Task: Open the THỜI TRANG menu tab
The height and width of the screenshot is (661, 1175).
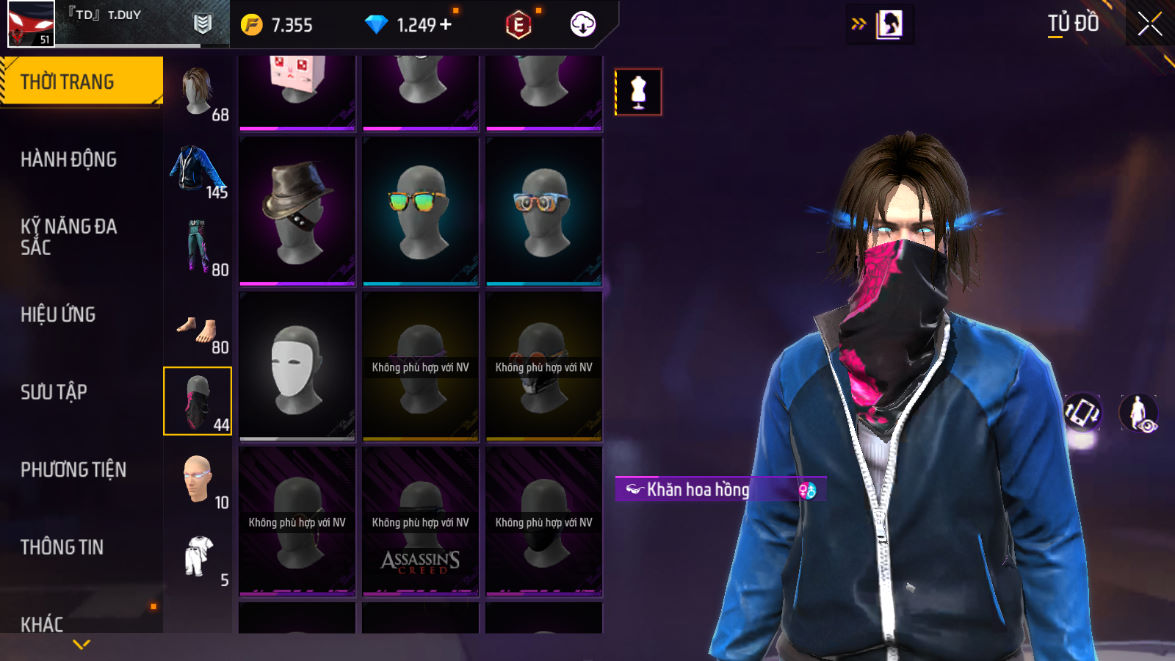Action: [x=68, y=82]
